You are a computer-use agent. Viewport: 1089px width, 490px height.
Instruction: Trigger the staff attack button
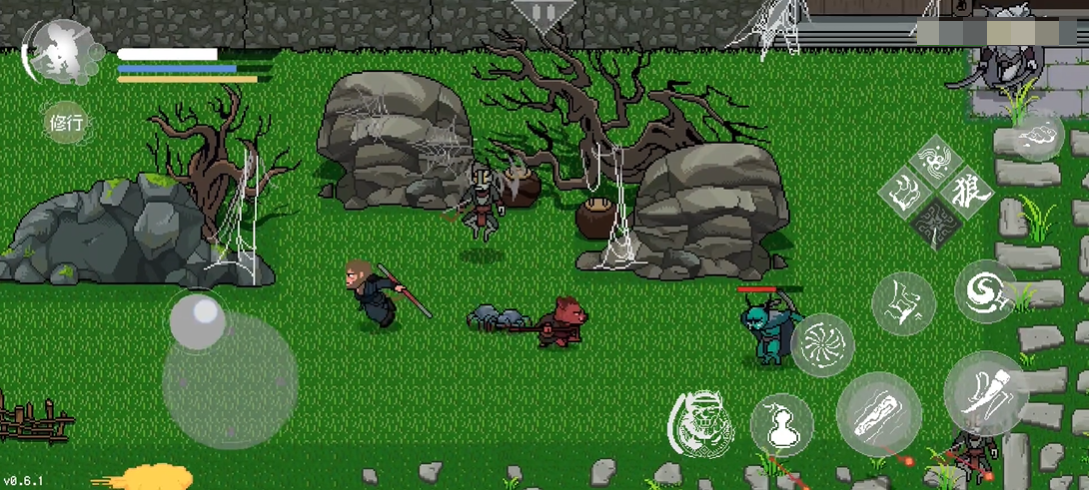[878, 414]
